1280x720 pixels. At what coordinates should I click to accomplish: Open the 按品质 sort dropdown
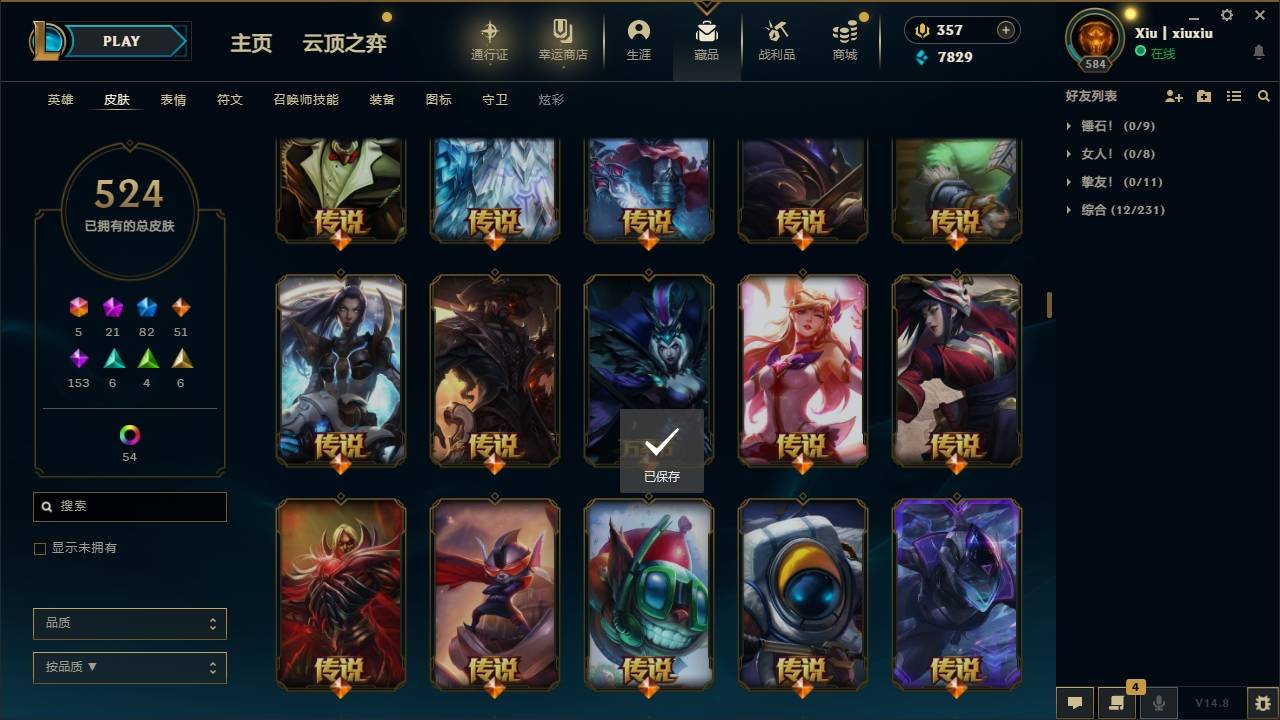pyautogui.click(x=129, y=667)
